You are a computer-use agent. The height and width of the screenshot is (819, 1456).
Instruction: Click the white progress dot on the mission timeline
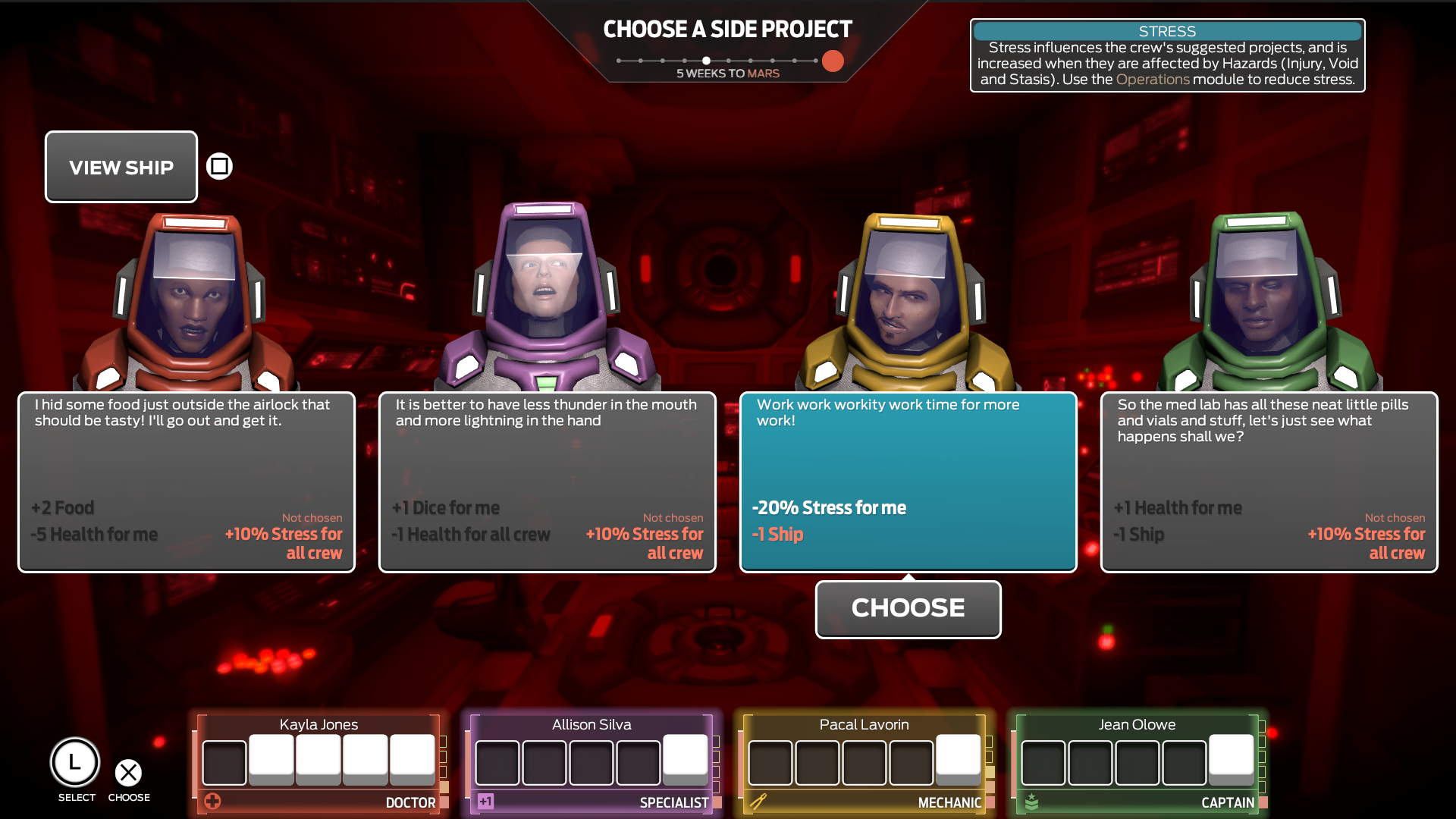tap(706, 60)
